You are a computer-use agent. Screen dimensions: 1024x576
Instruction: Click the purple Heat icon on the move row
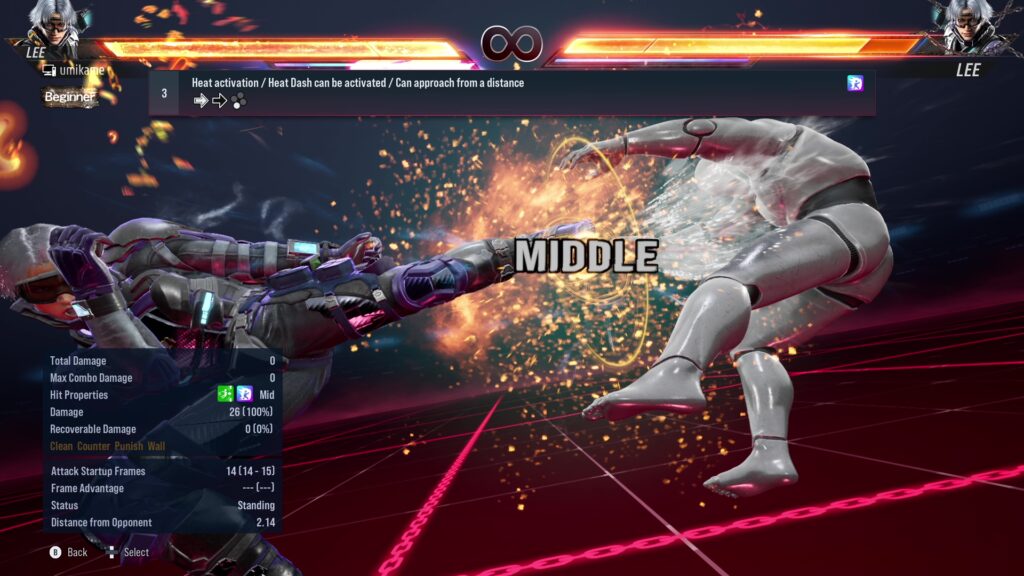pos(855,84)
